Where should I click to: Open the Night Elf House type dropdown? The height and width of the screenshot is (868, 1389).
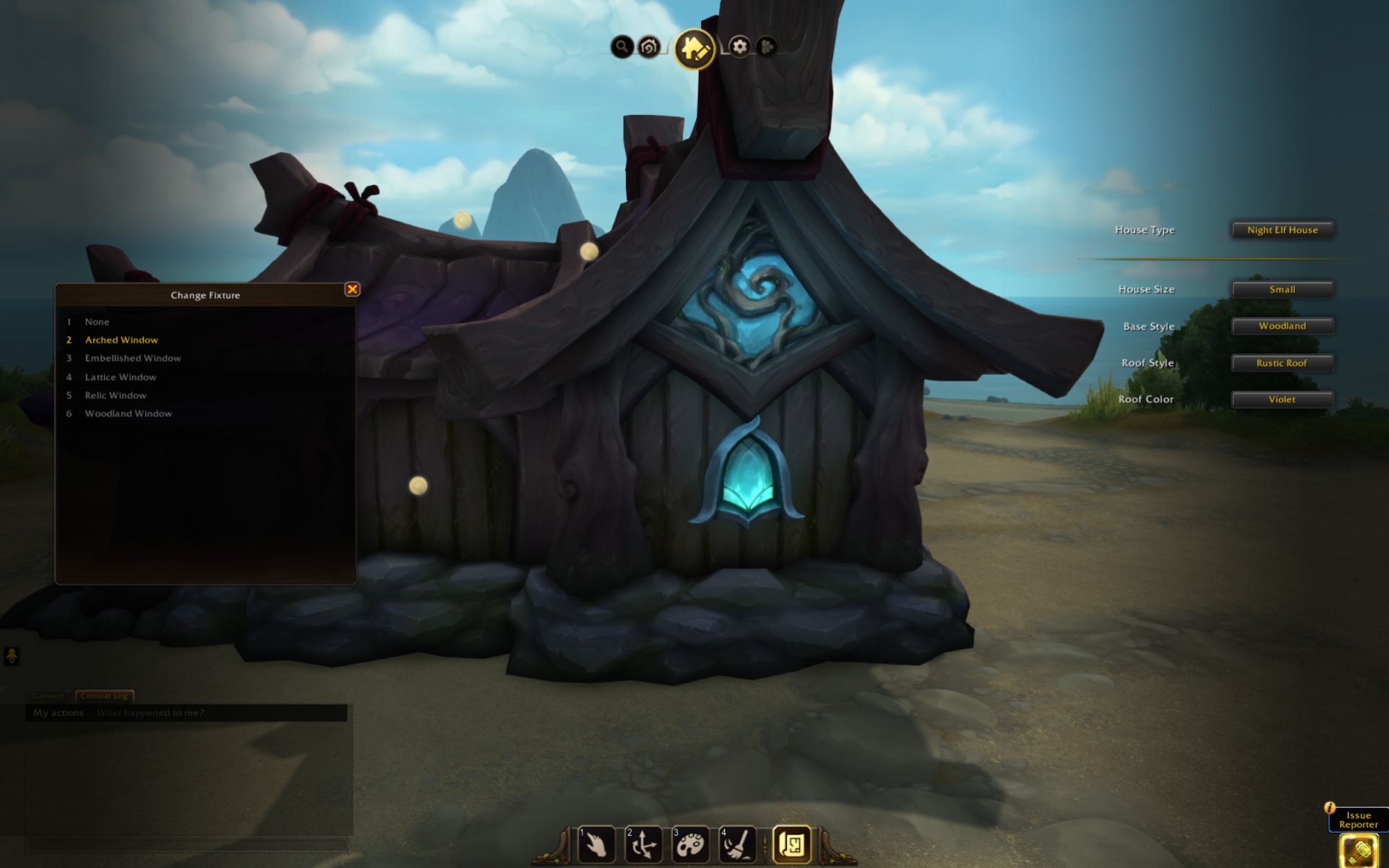(x=1282, y=230)
